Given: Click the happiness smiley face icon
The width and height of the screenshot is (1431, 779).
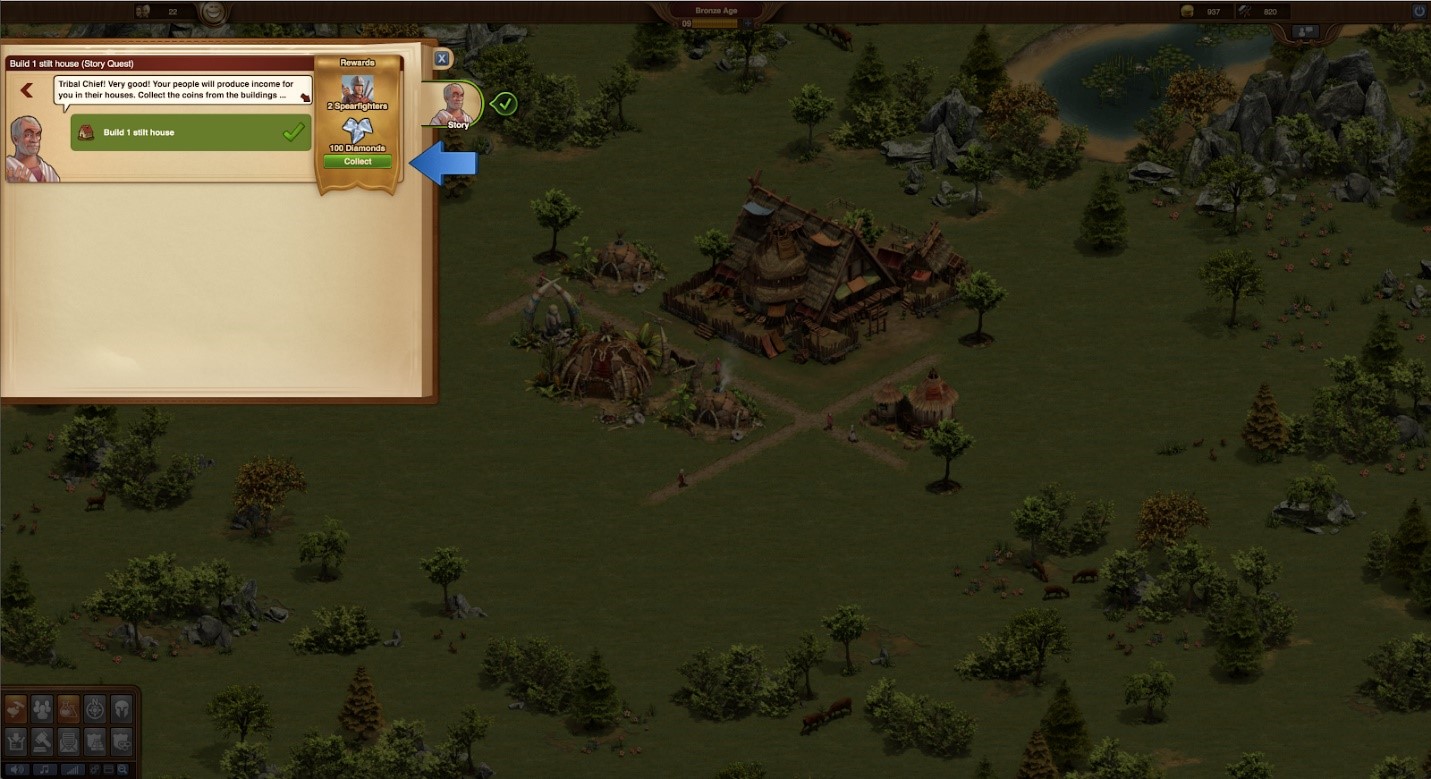Looking at the screenshot, I should tap(211, 12).
